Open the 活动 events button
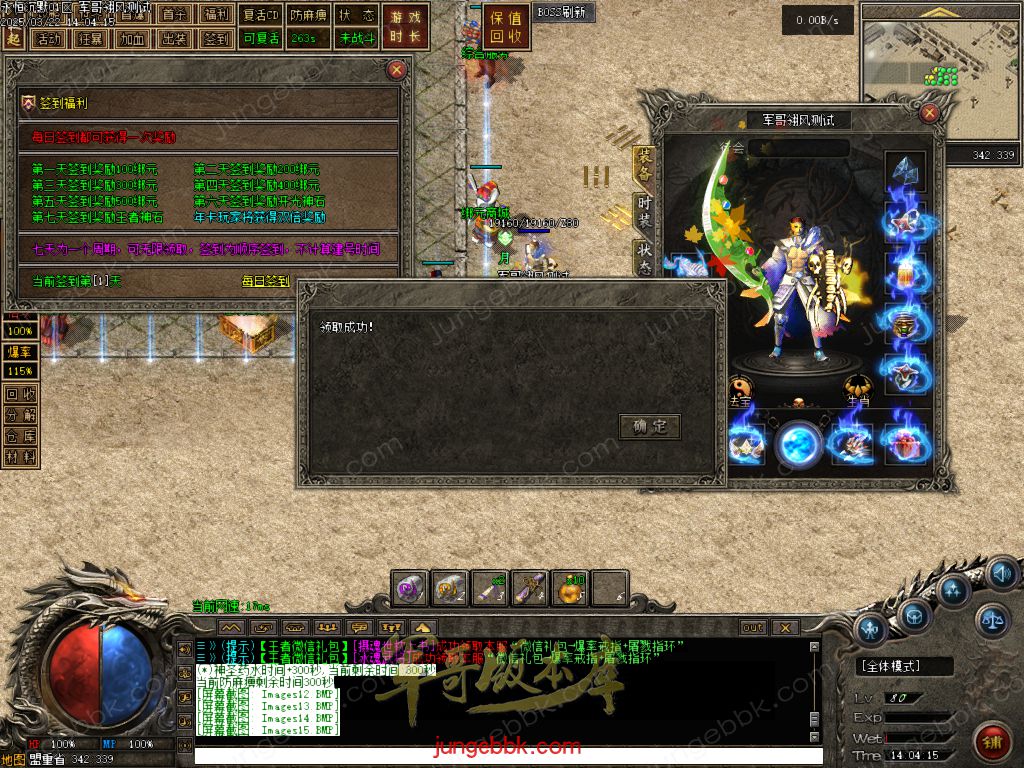1024x768 pixels. tap(47, 39)
